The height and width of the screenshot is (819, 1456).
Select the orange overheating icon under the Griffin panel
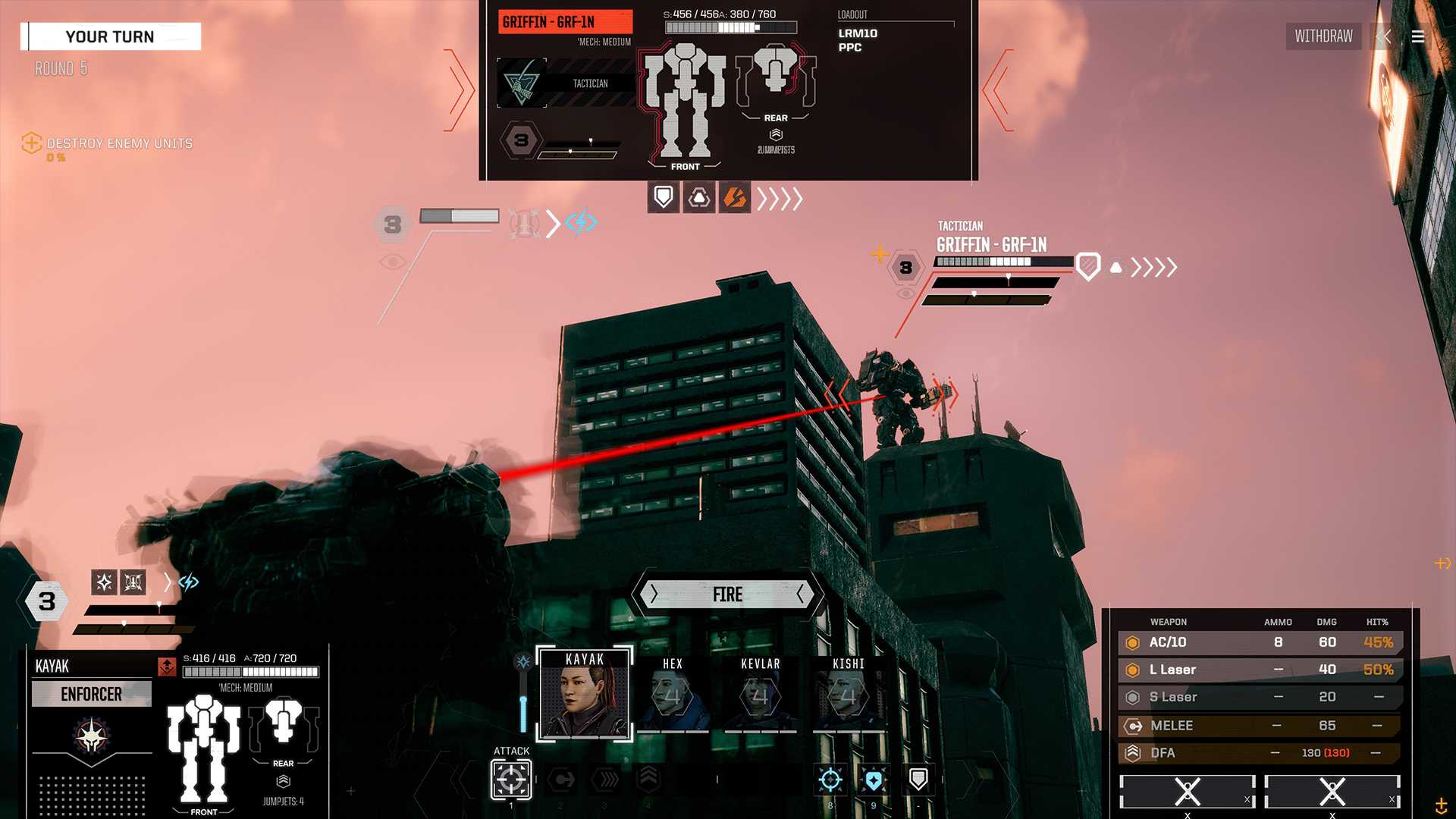click(x=733, y=197)
